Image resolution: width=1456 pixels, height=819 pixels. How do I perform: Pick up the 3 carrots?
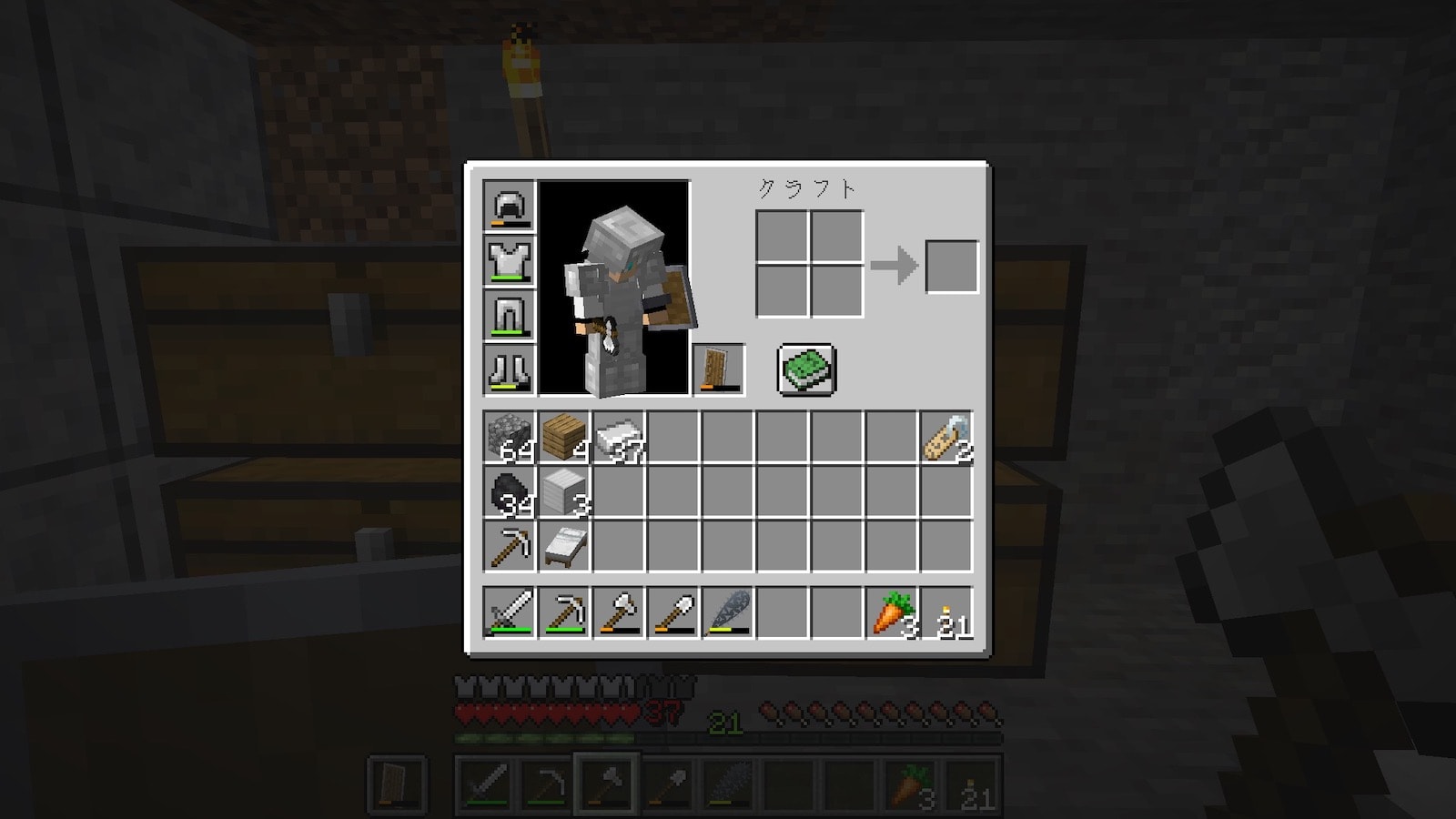[892, 612]
